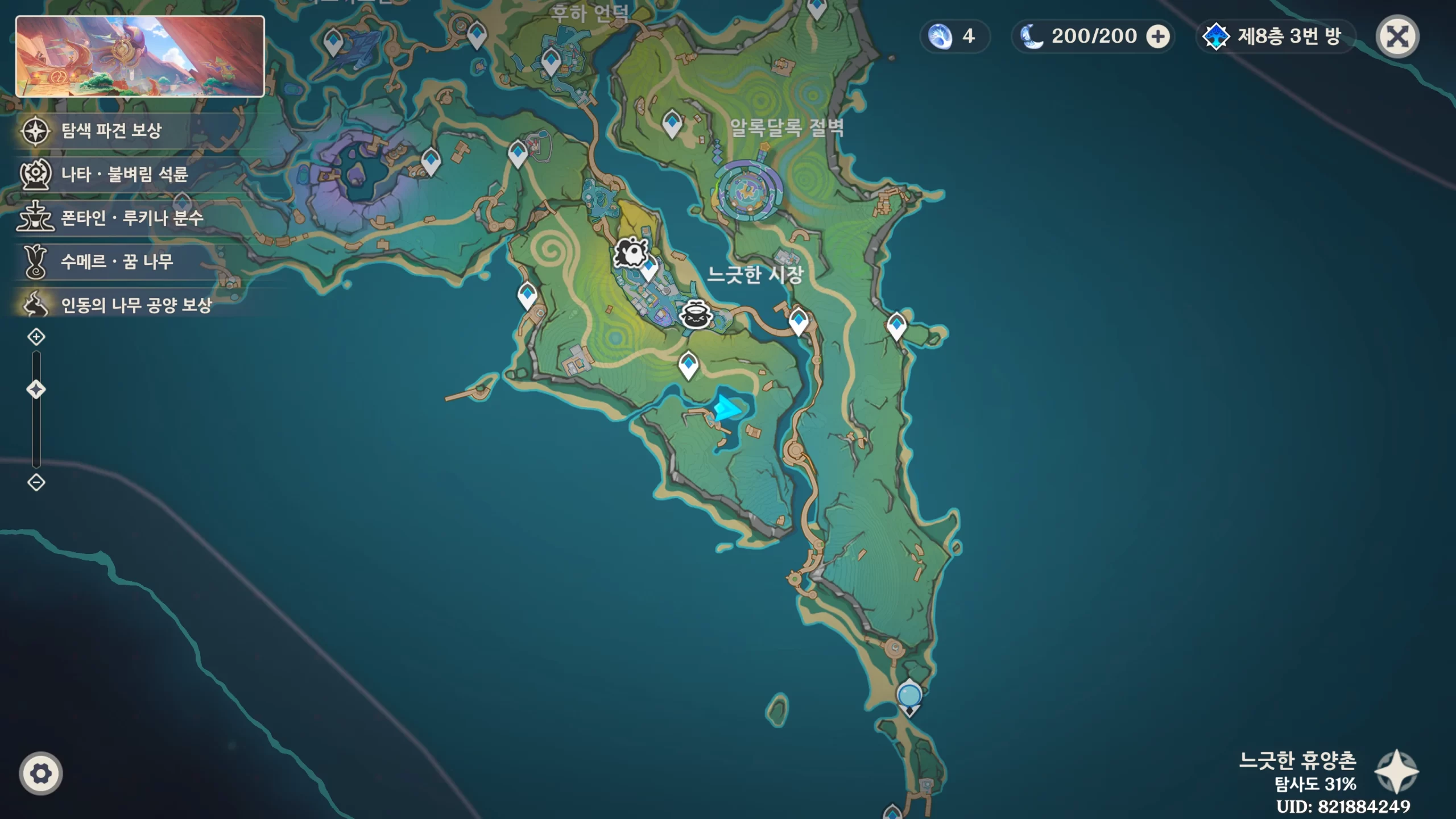
Task: Open map settings gear button
Action: pos(40,773)
